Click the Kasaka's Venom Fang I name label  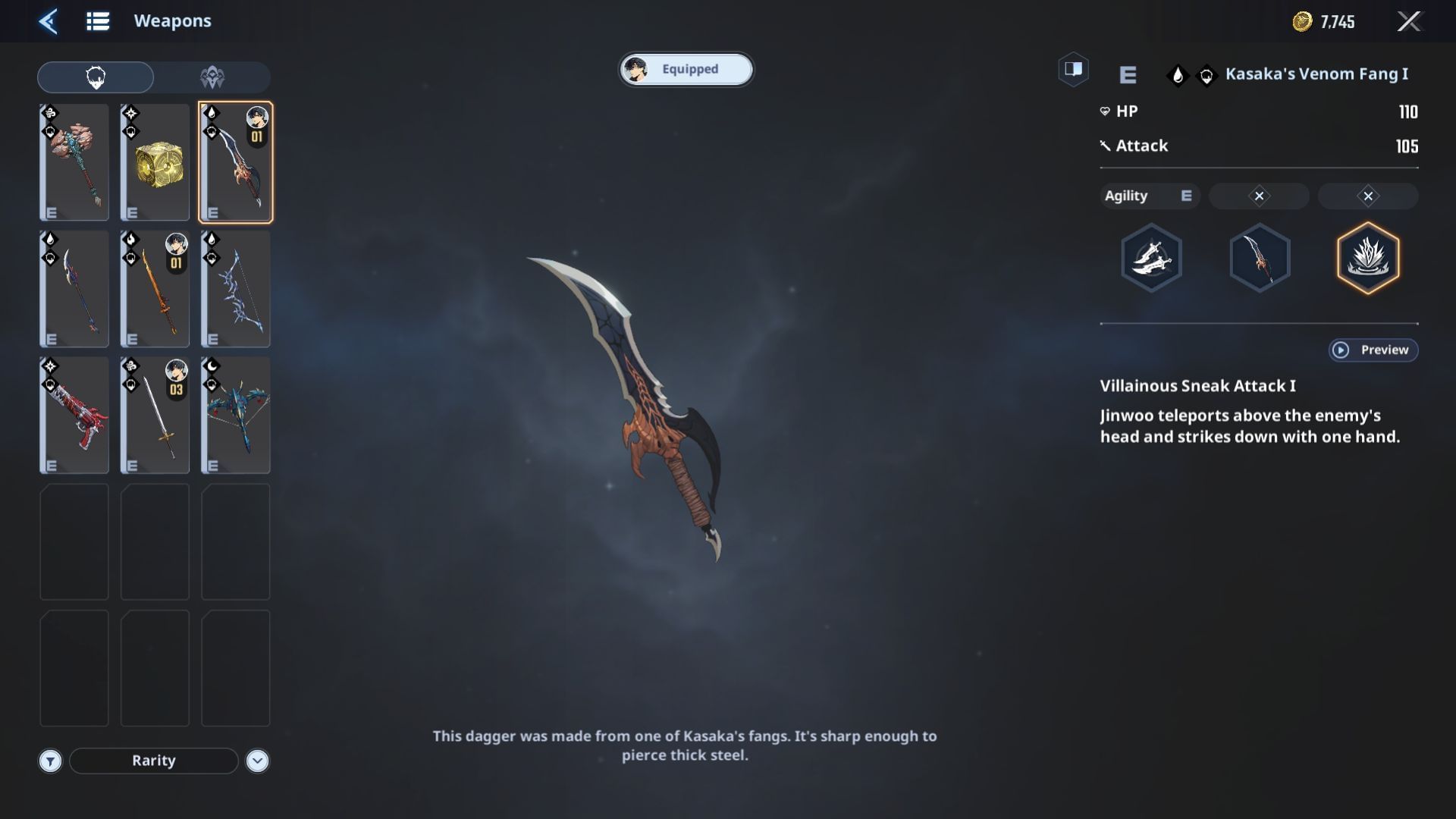(1316, 74)
